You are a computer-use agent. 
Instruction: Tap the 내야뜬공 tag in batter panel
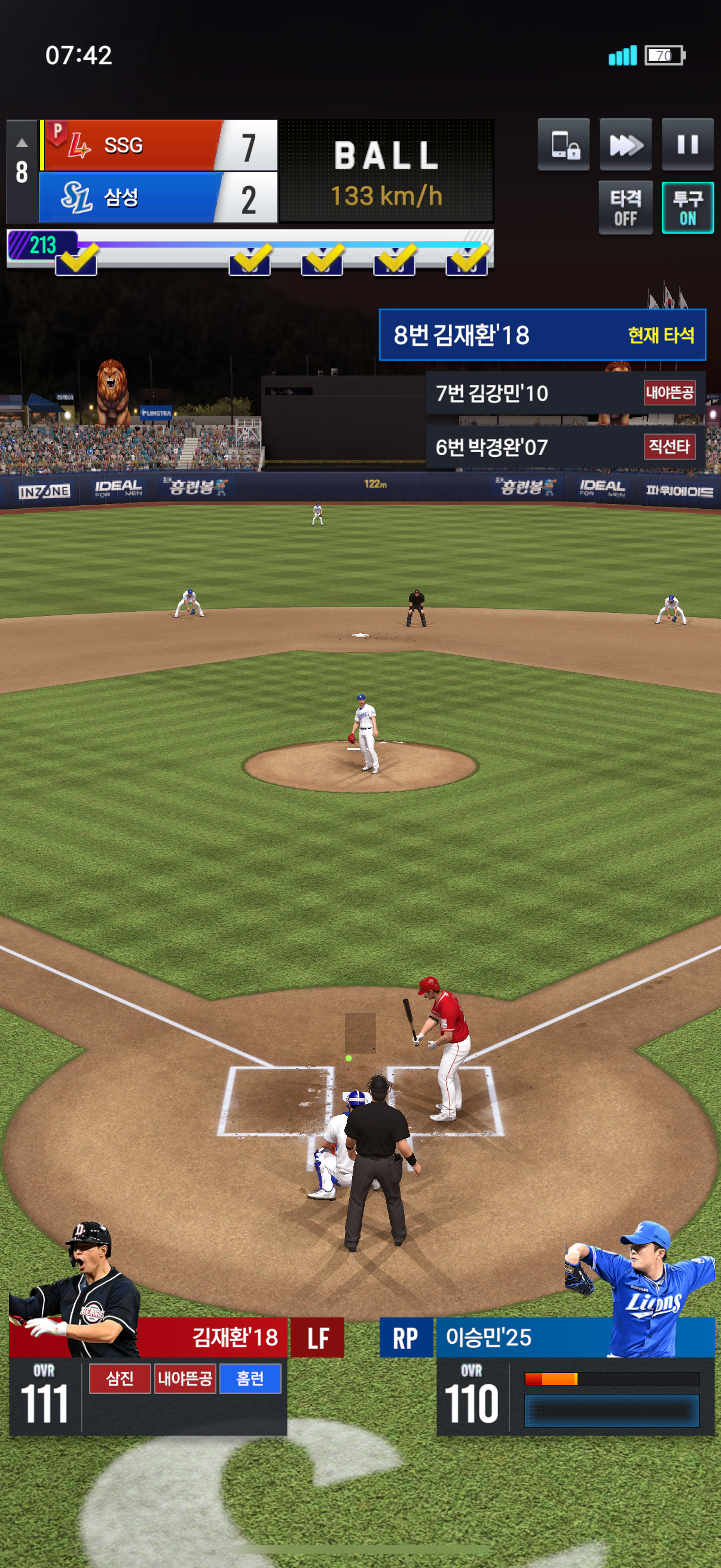pos(185,1378)
